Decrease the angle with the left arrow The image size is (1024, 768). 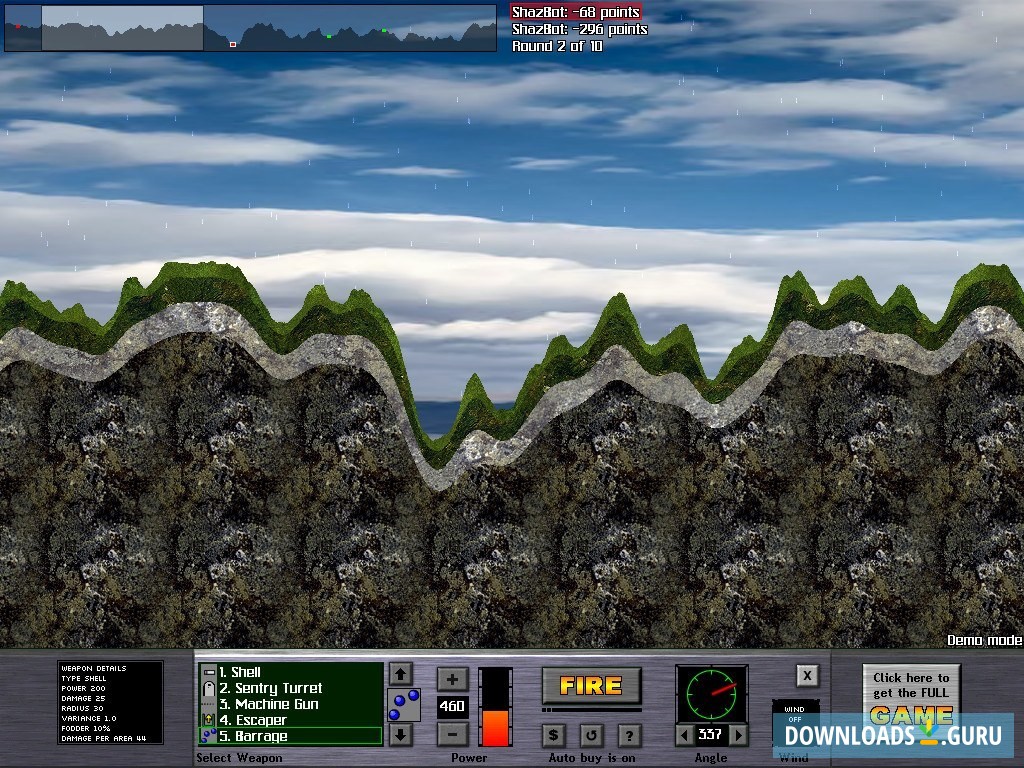pyautogui.click(x=683, y=735)
